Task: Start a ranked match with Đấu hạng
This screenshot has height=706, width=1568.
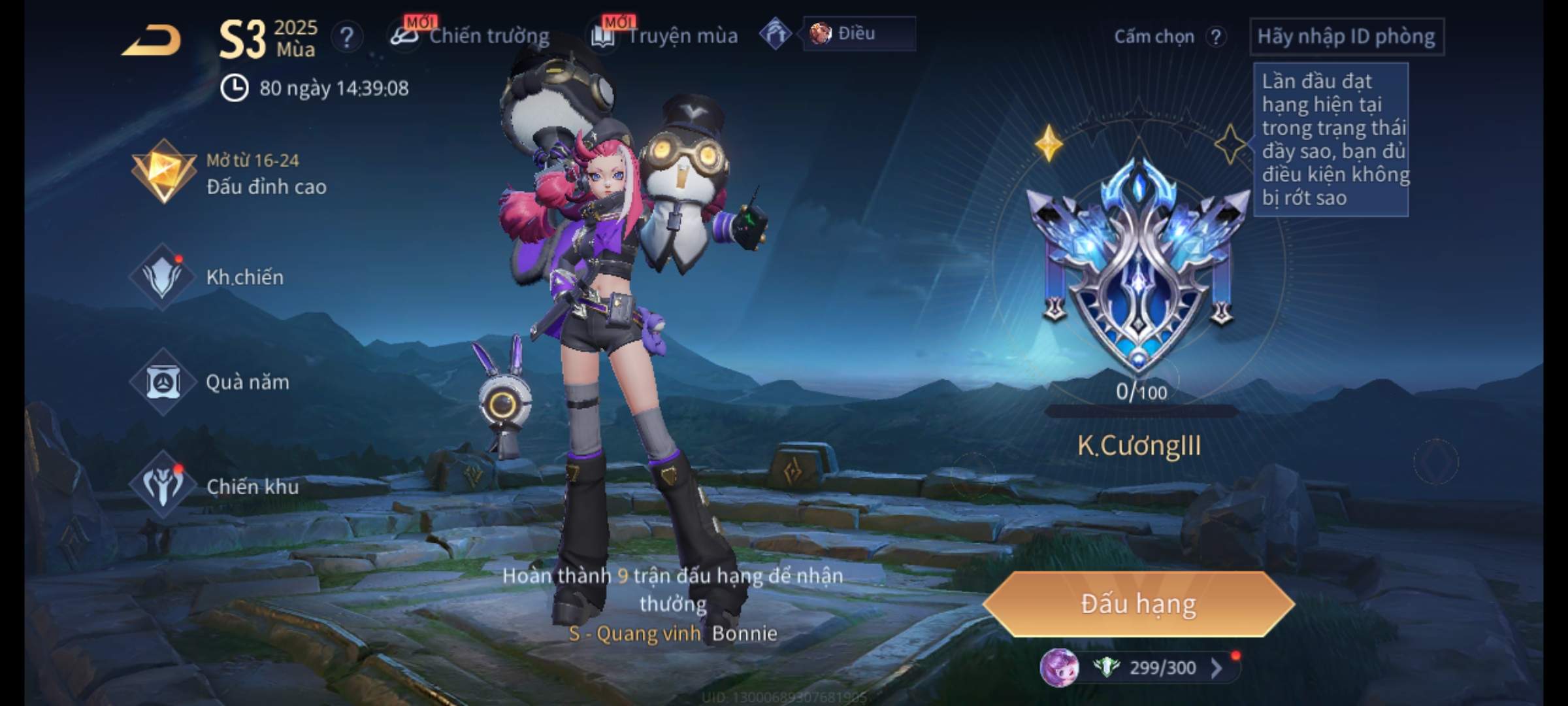Action: [1138, 604]
